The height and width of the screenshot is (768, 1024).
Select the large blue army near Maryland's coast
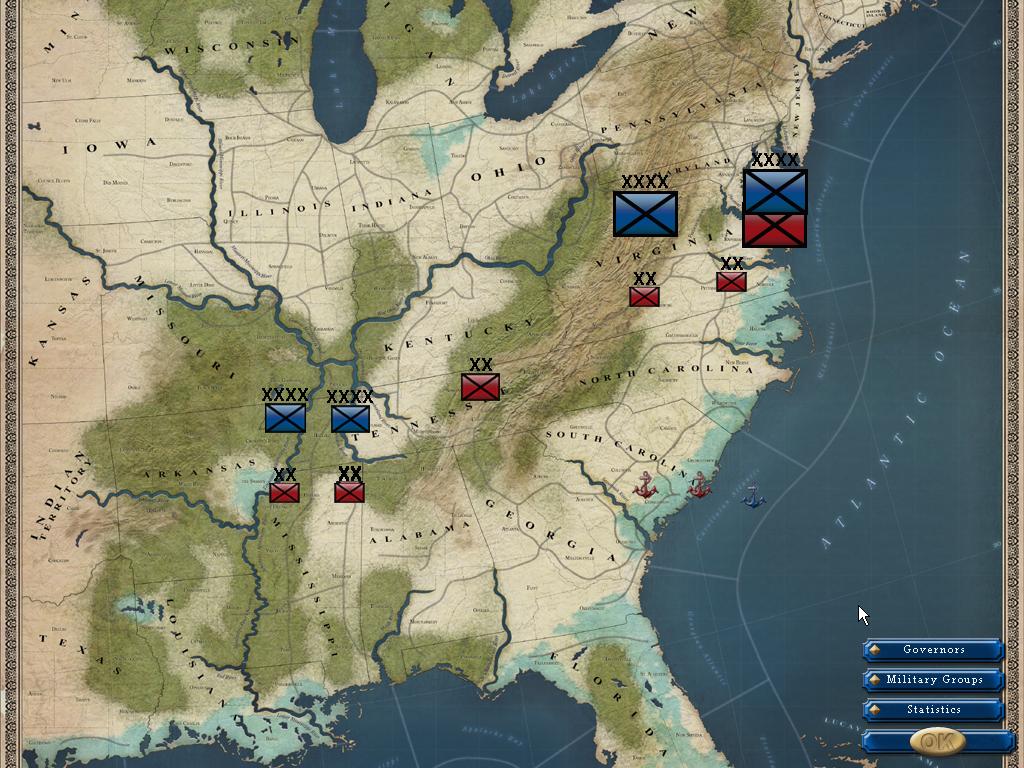(775, 191)
